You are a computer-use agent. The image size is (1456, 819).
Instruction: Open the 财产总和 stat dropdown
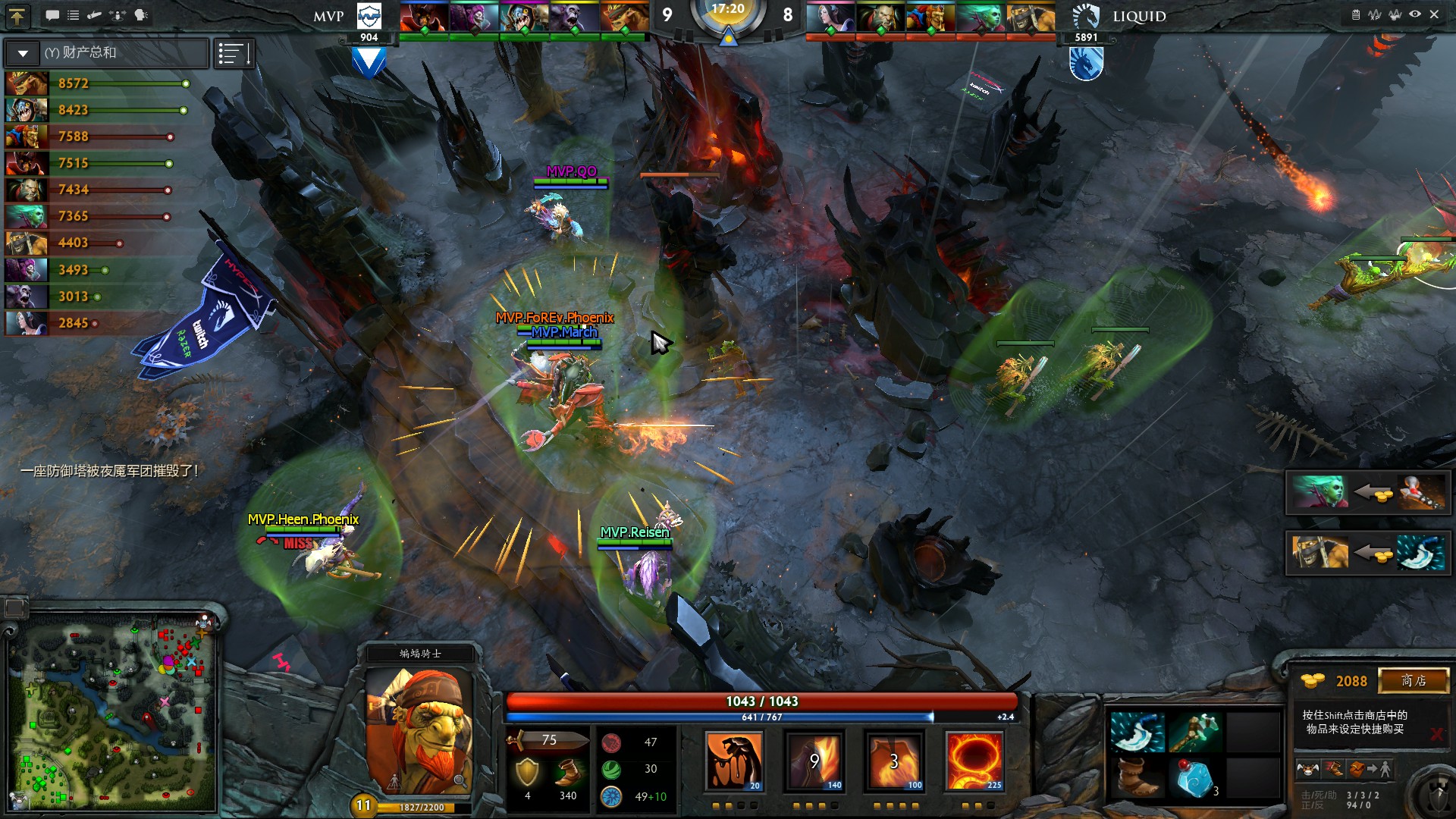[x=23, y=53]
